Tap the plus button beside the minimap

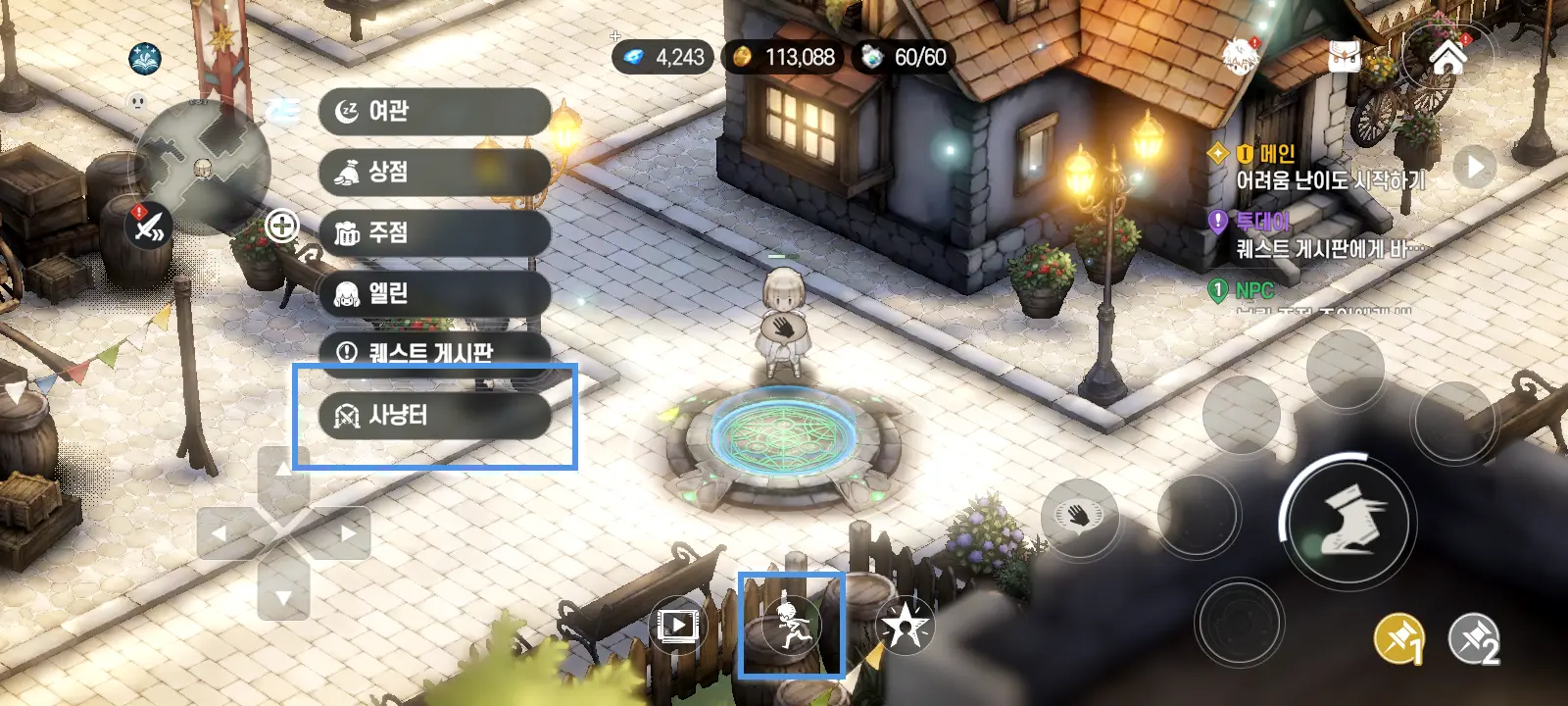(282, 227)
